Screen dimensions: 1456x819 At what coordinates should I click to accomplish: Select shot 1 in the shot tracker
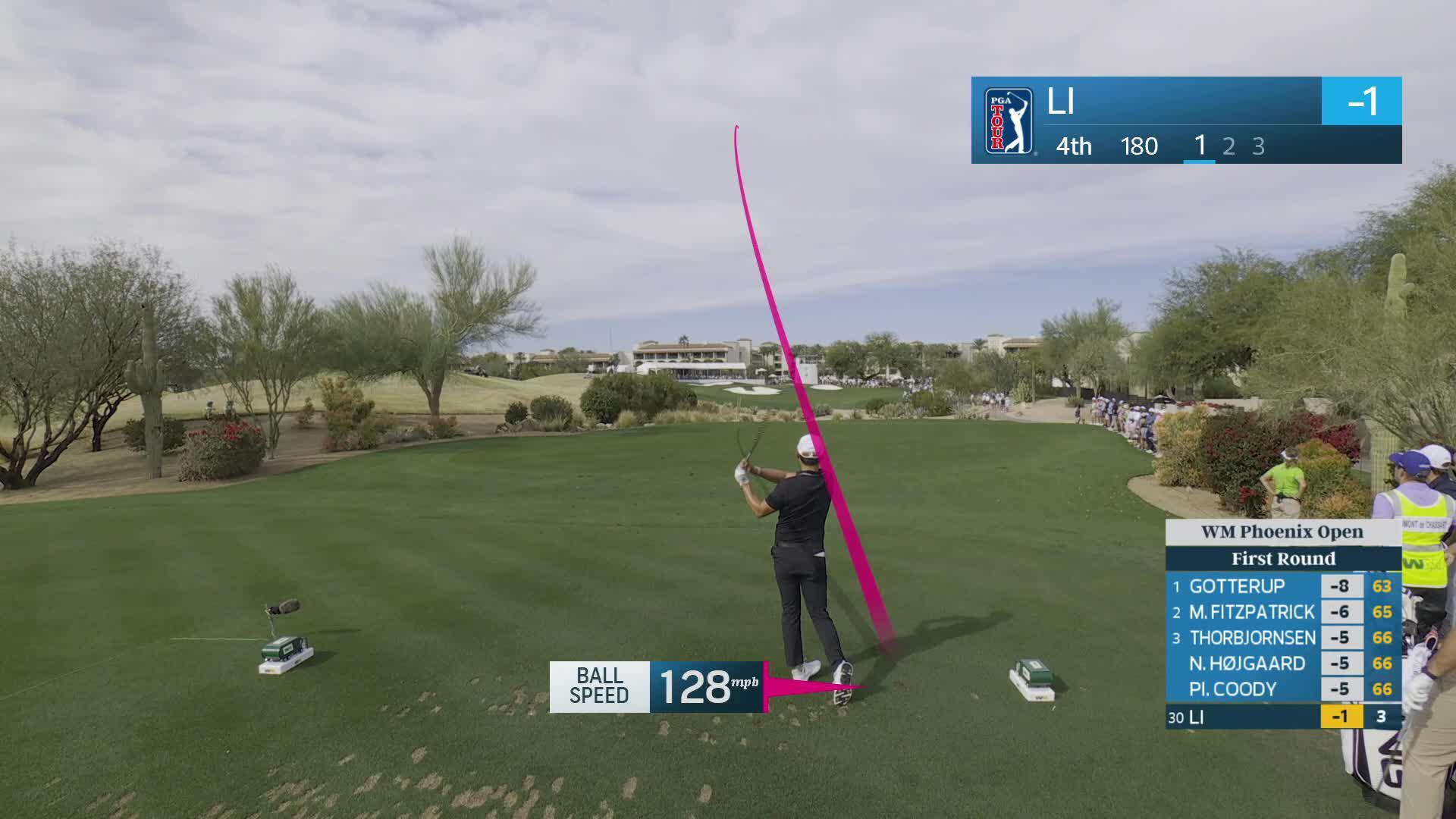(1200, 146)
